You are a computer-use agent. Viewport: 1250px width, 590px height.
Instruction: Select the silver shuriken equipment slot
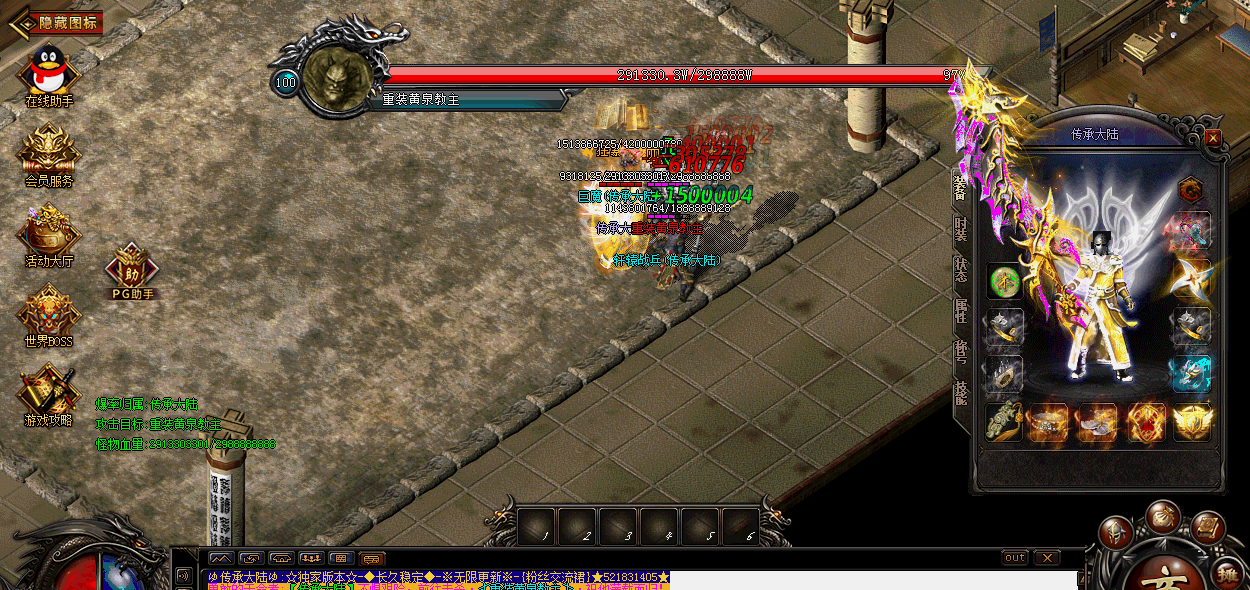click(x=1192, y=279)
